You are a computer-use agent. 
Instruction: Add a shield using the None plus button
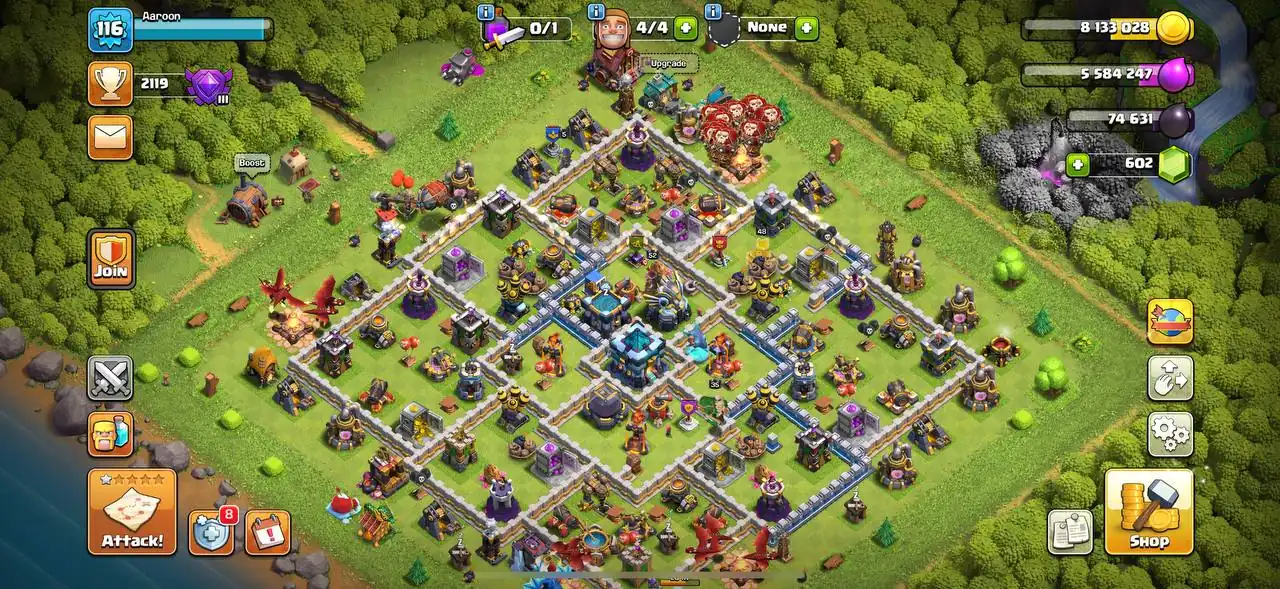click(x=806, y=28)
